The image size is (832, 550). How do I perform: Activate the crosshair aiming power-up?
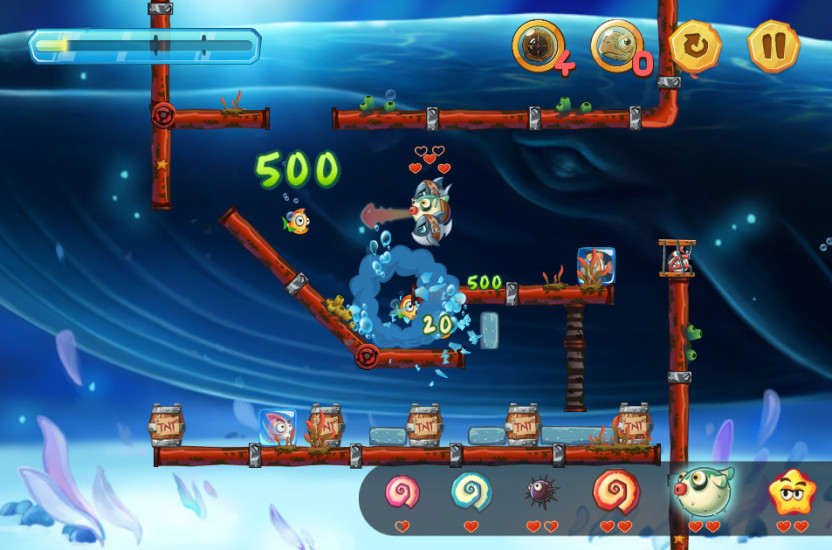[x=538, y=45]
